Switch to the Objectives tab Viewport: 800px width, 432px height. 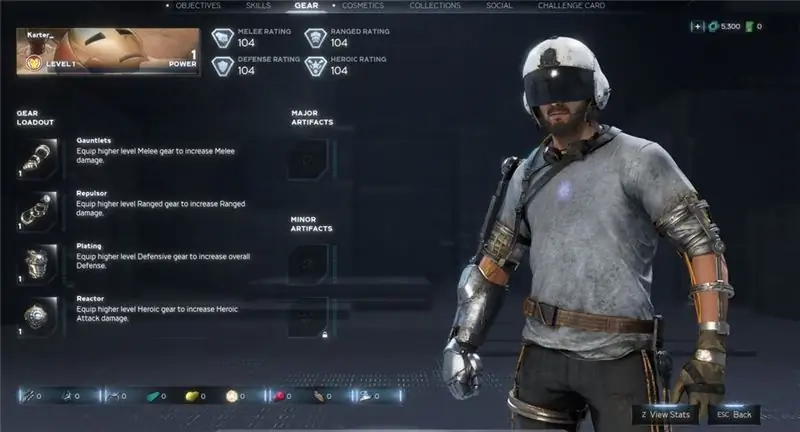(197, 6)
